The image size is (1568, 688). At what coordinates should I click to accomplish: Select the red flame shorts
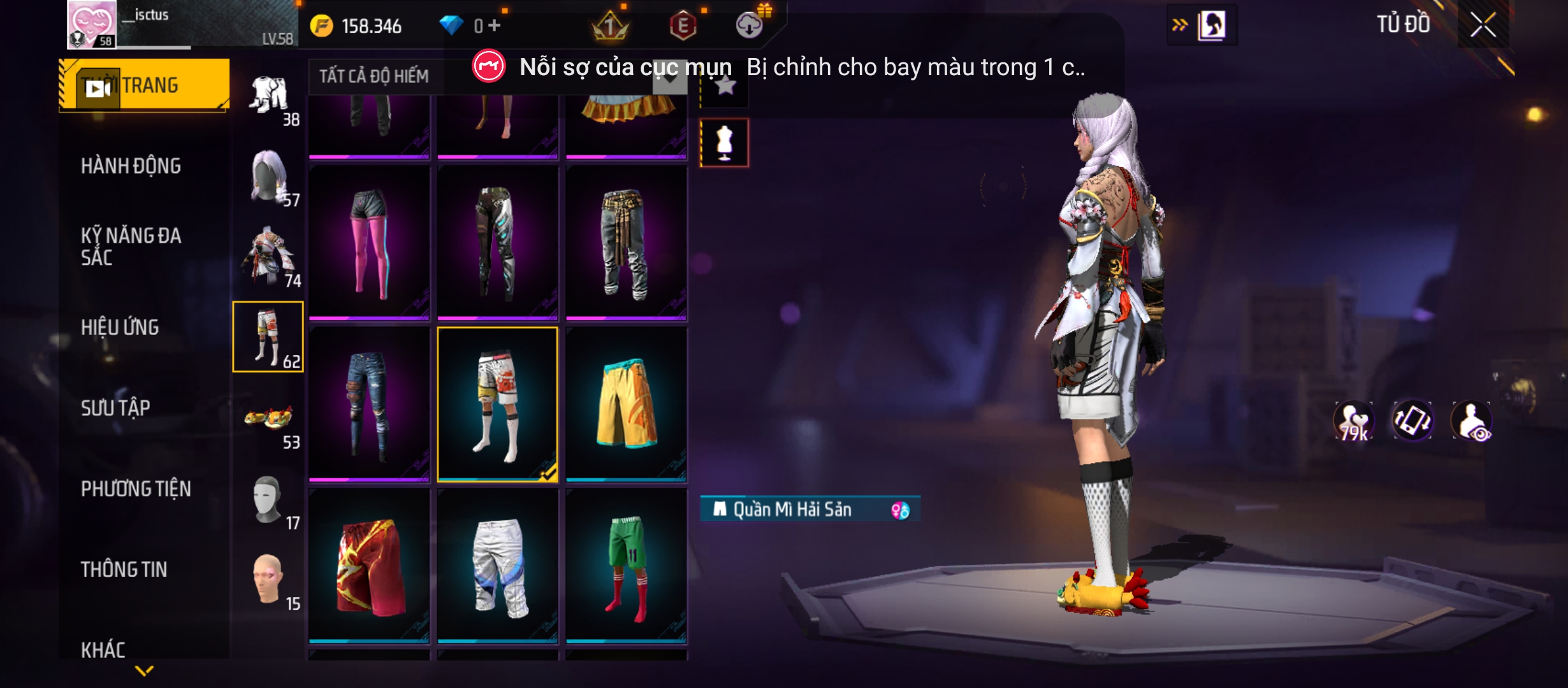click(x=370, y=566)
